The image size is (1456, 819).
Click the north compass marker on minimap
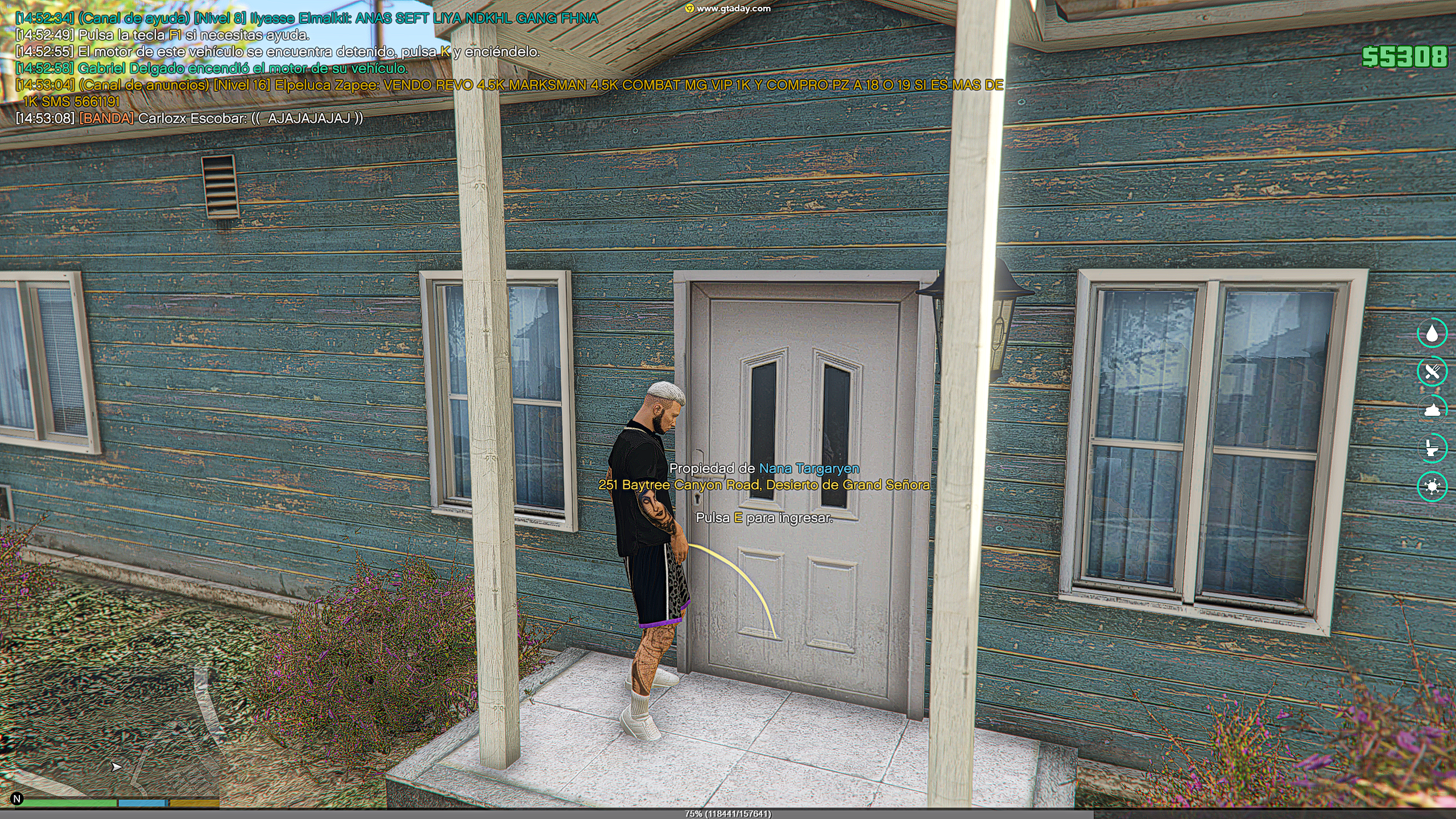click(17, 799)
